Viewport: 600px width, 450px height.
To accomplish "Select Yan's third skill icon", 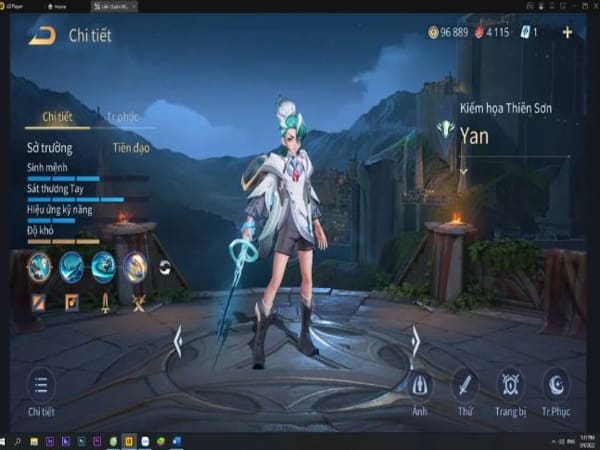I will pos(103,266).
